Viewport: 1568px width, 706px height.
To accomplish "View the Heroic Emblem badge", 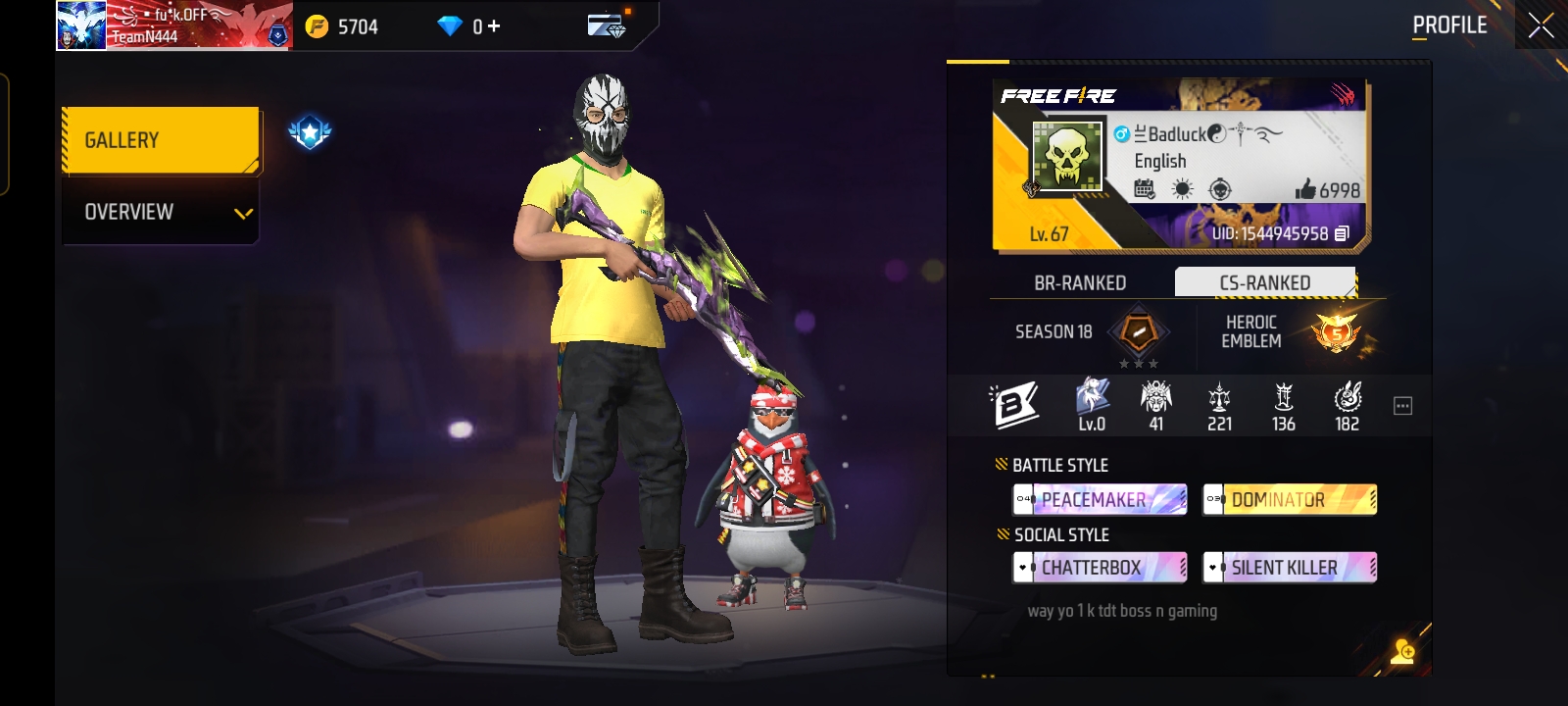I will pos(1337,332).
